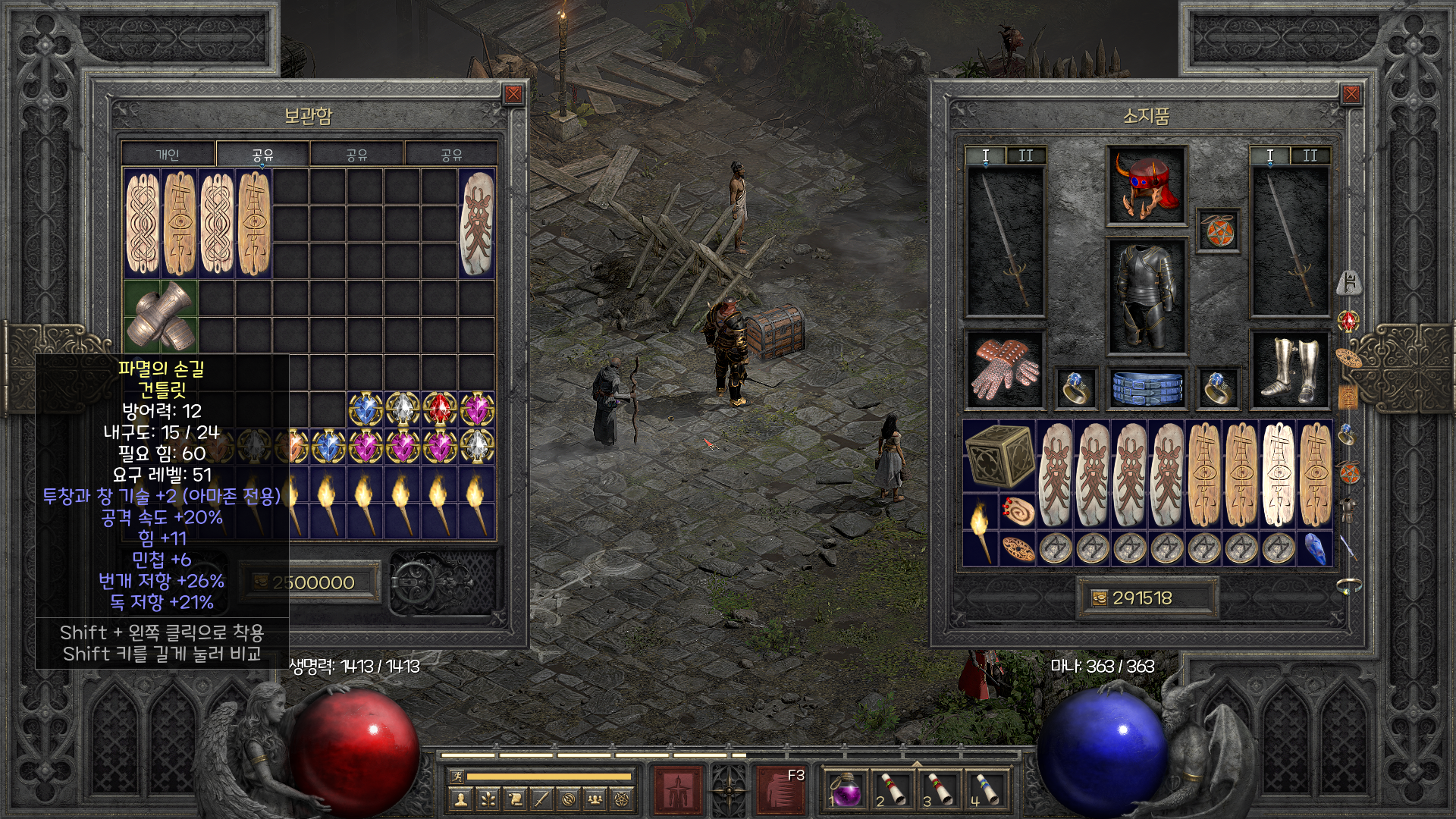1456x819 pixels.
Task: Close the inventory window
Action: tap(1351, 94)
